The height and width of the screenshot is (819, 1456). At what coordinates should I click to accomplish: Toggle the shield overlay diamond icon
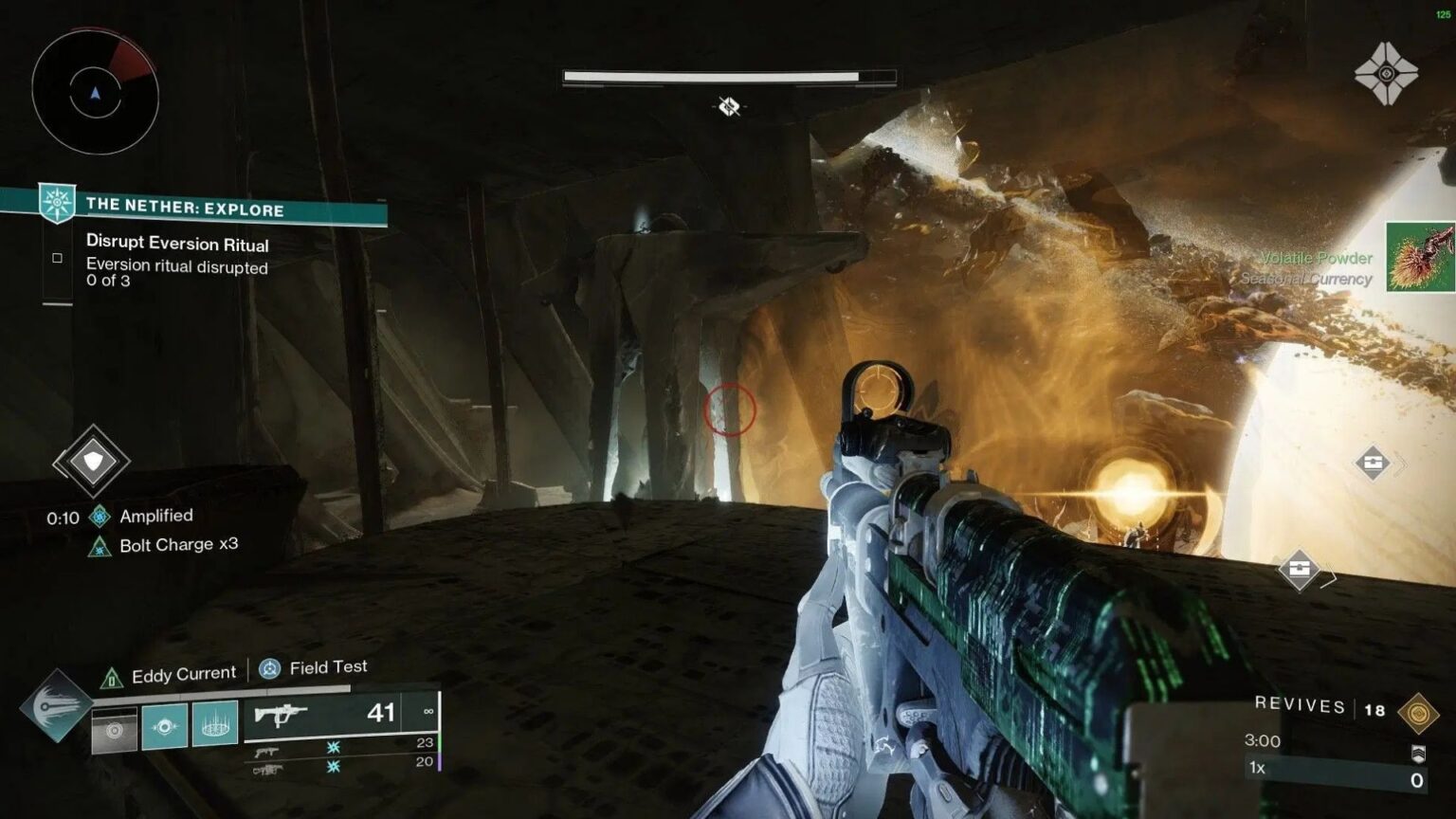[x=92, y=462]
